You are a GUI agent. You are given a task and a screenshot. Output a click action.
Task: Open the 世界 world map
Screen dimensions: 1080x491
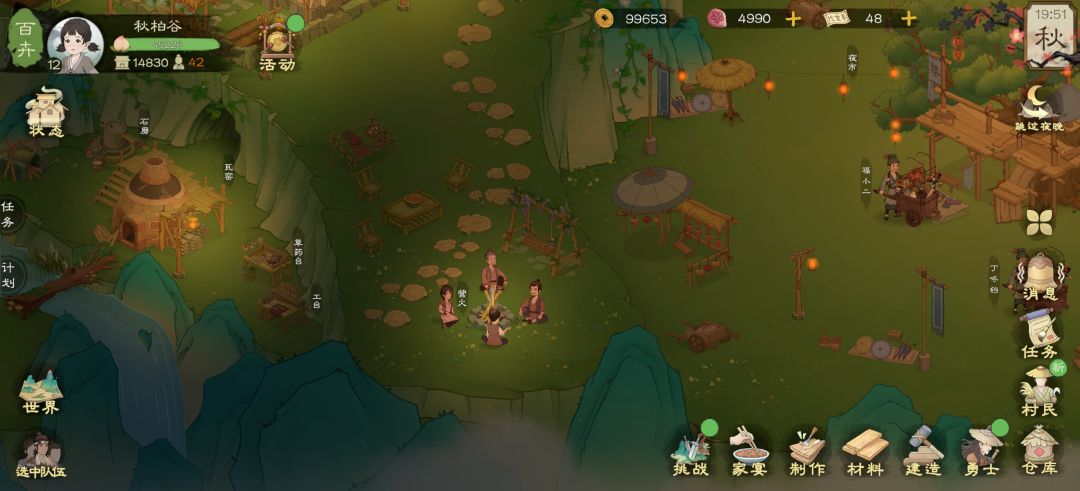42,392
